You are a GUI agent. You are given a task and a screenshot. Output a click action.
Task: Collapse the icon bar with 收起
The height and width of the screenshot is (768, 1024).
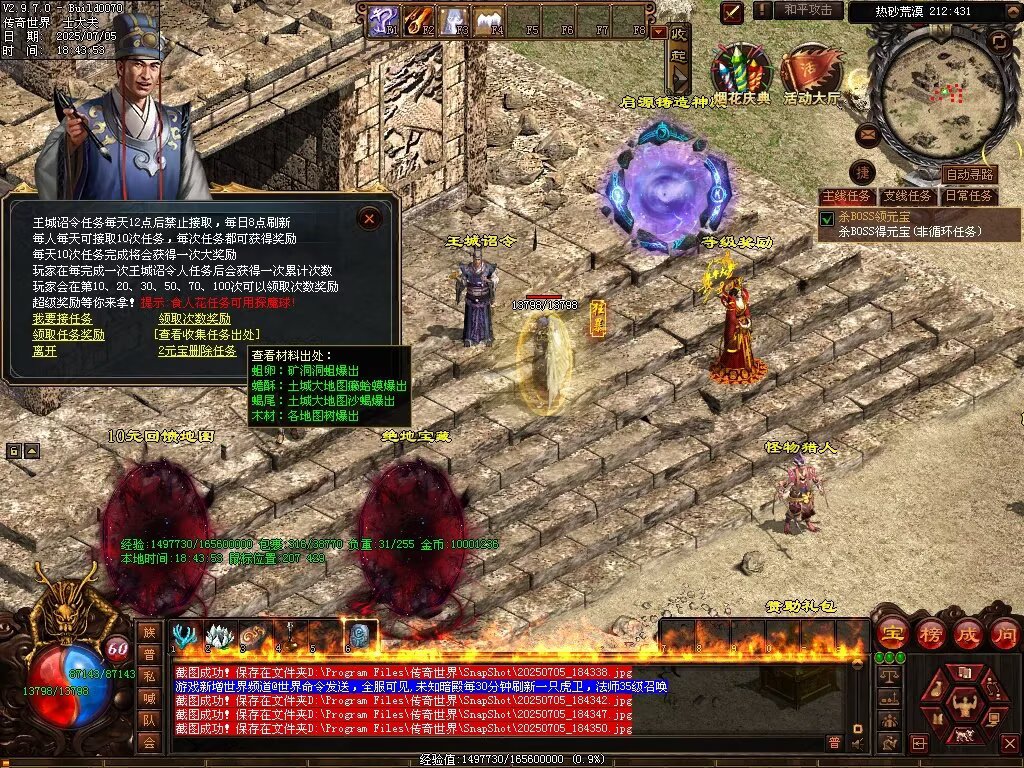(x=680, y=58)
